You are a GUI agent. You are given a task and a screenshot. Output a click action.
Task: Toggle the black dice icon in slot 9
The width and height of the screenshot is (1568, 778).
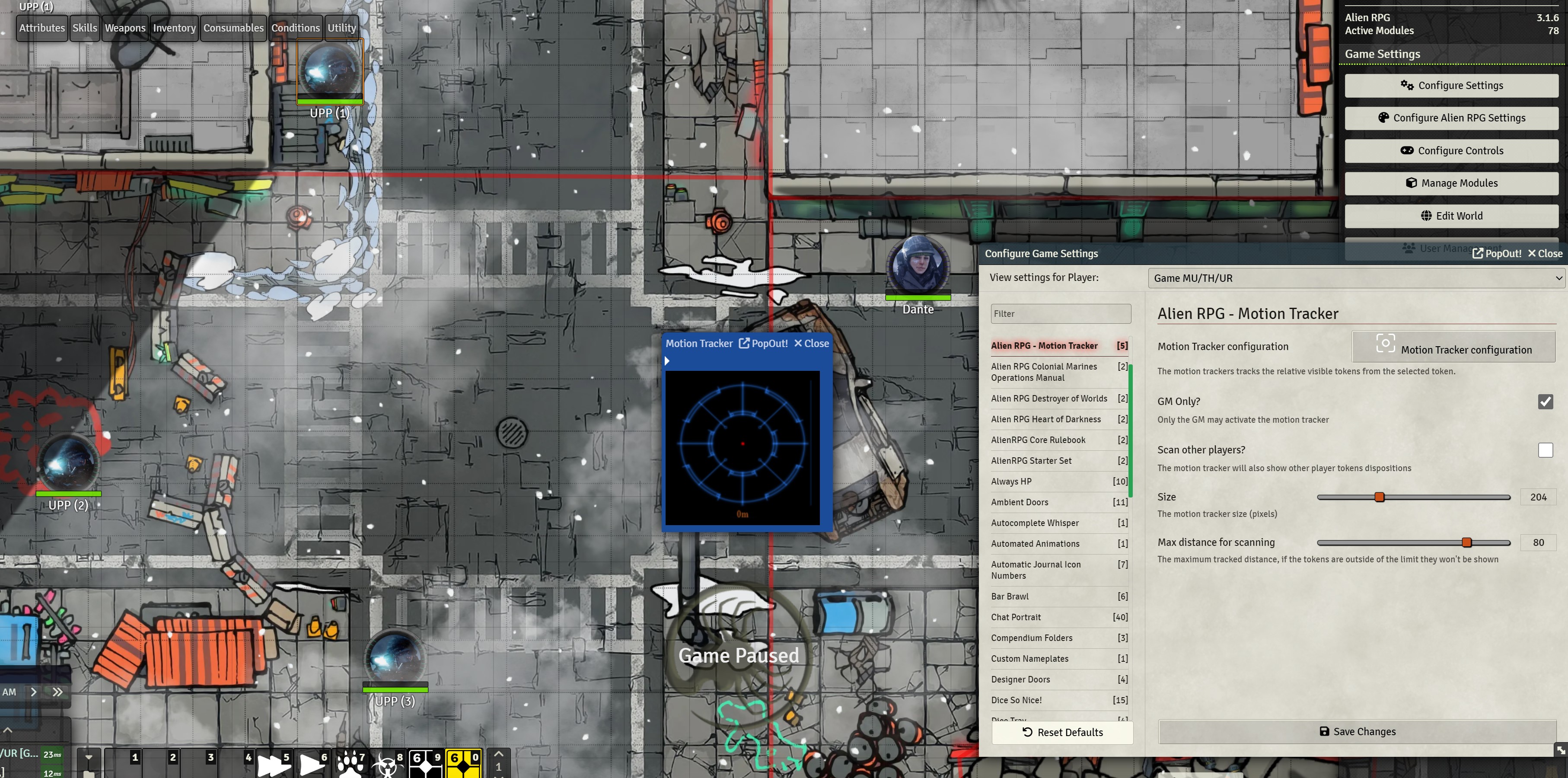click(425, 764)
